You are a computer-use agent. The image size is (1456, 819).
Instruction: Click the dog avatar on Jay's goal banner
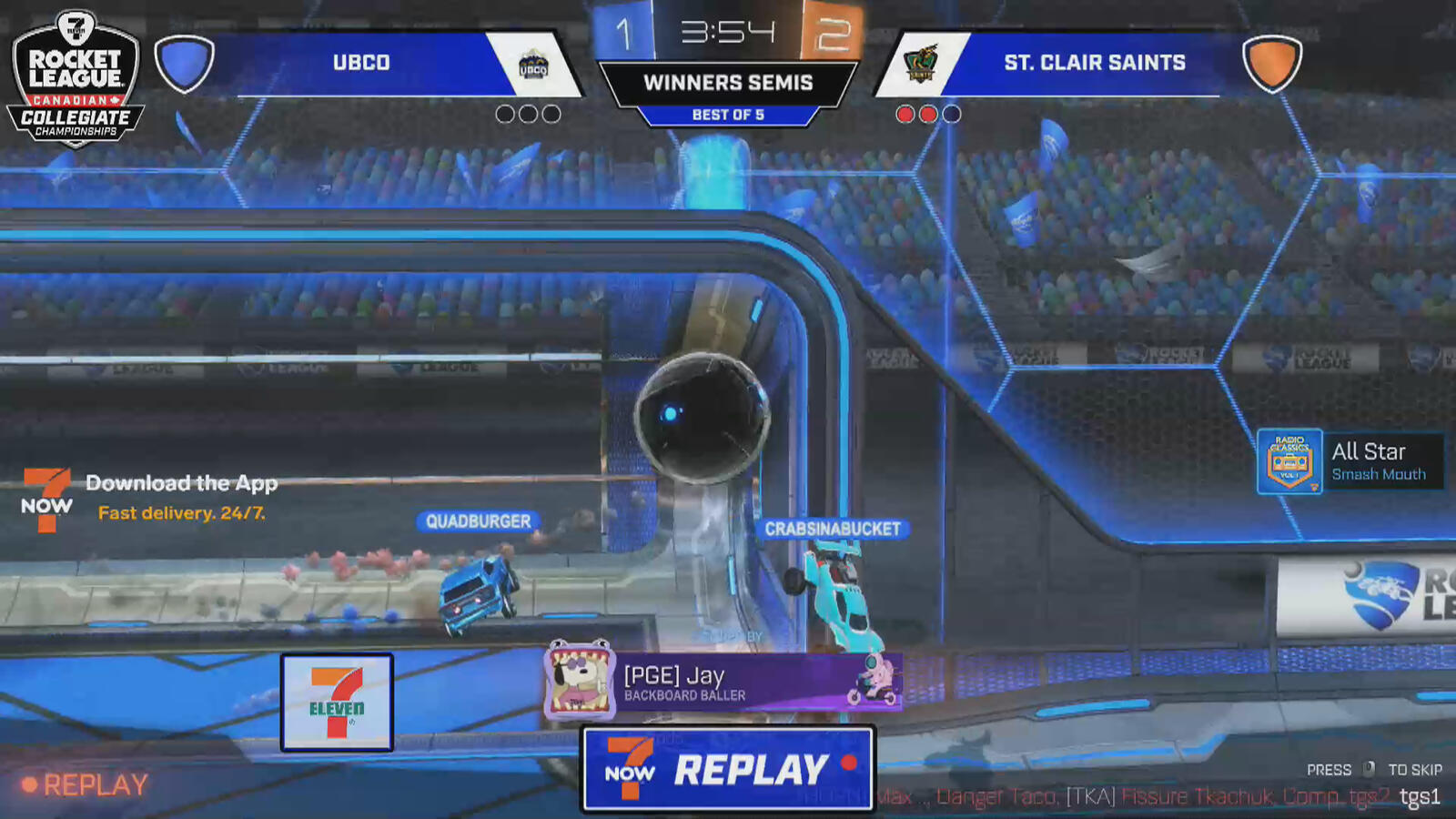pos(580,679)
